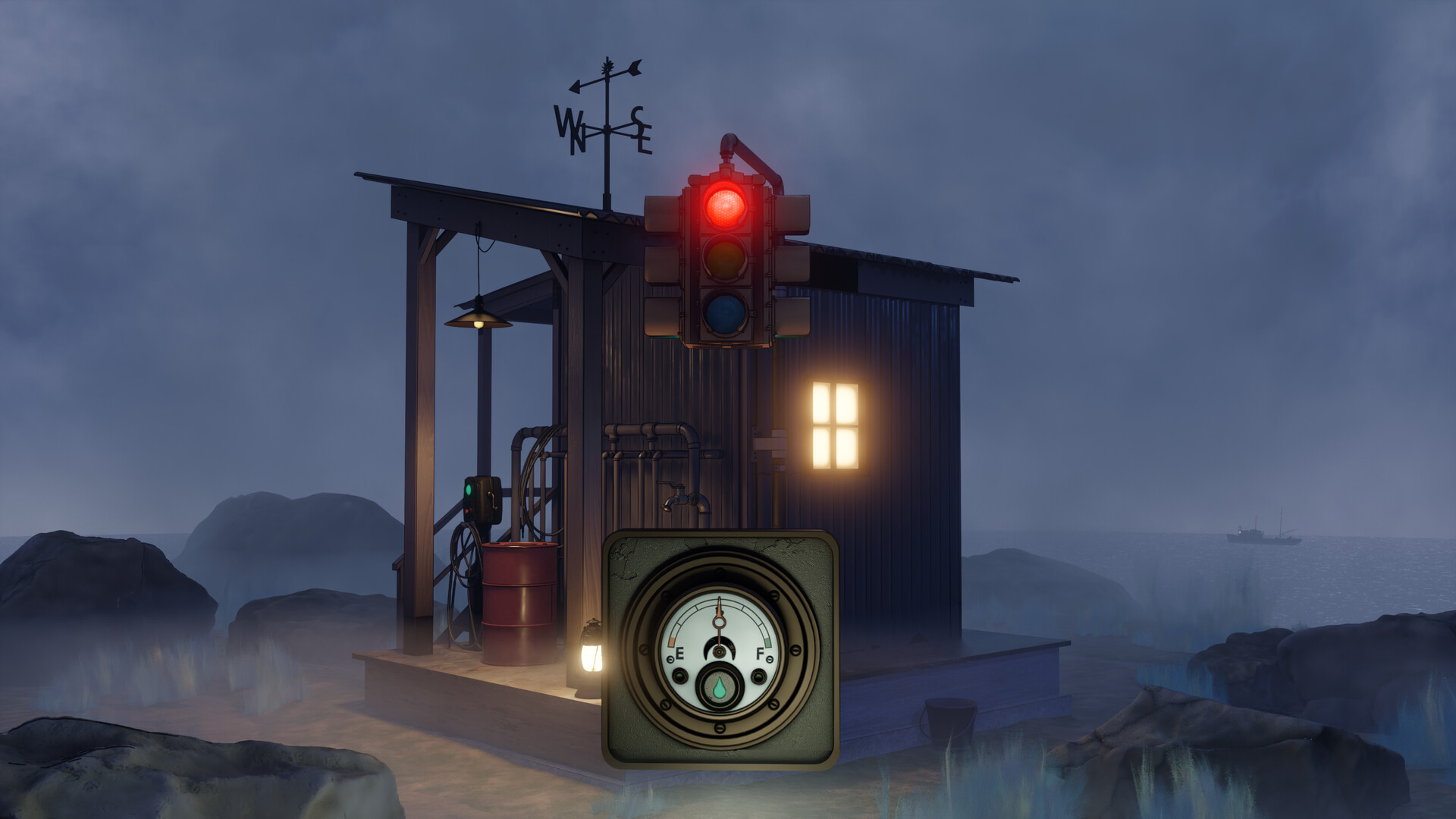
Task: Click the red traffic signal lamp
Action: point(724,206)
